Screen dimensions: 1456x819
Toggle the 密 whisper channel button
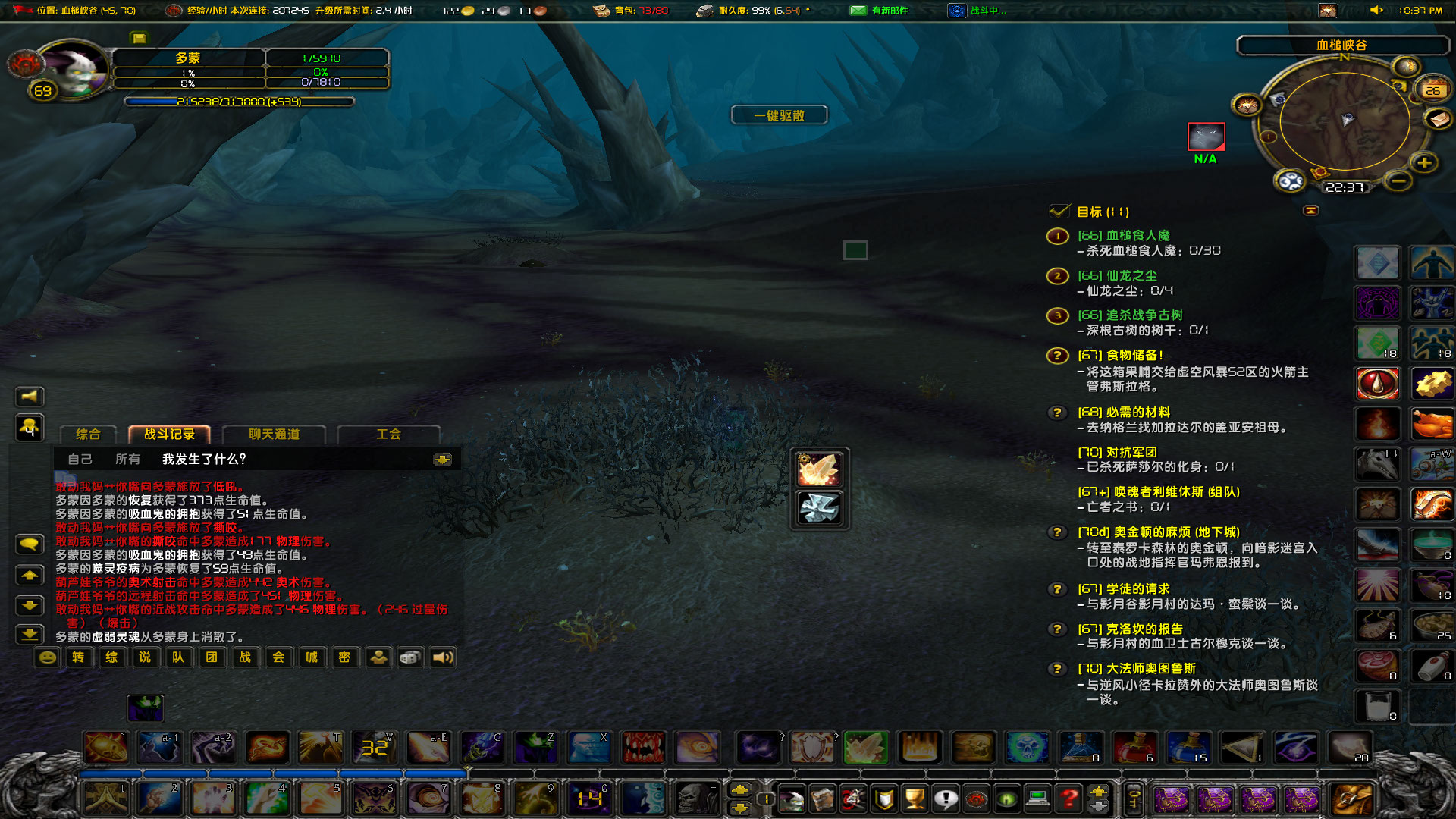pyautogui.click(x=345, y=657)
